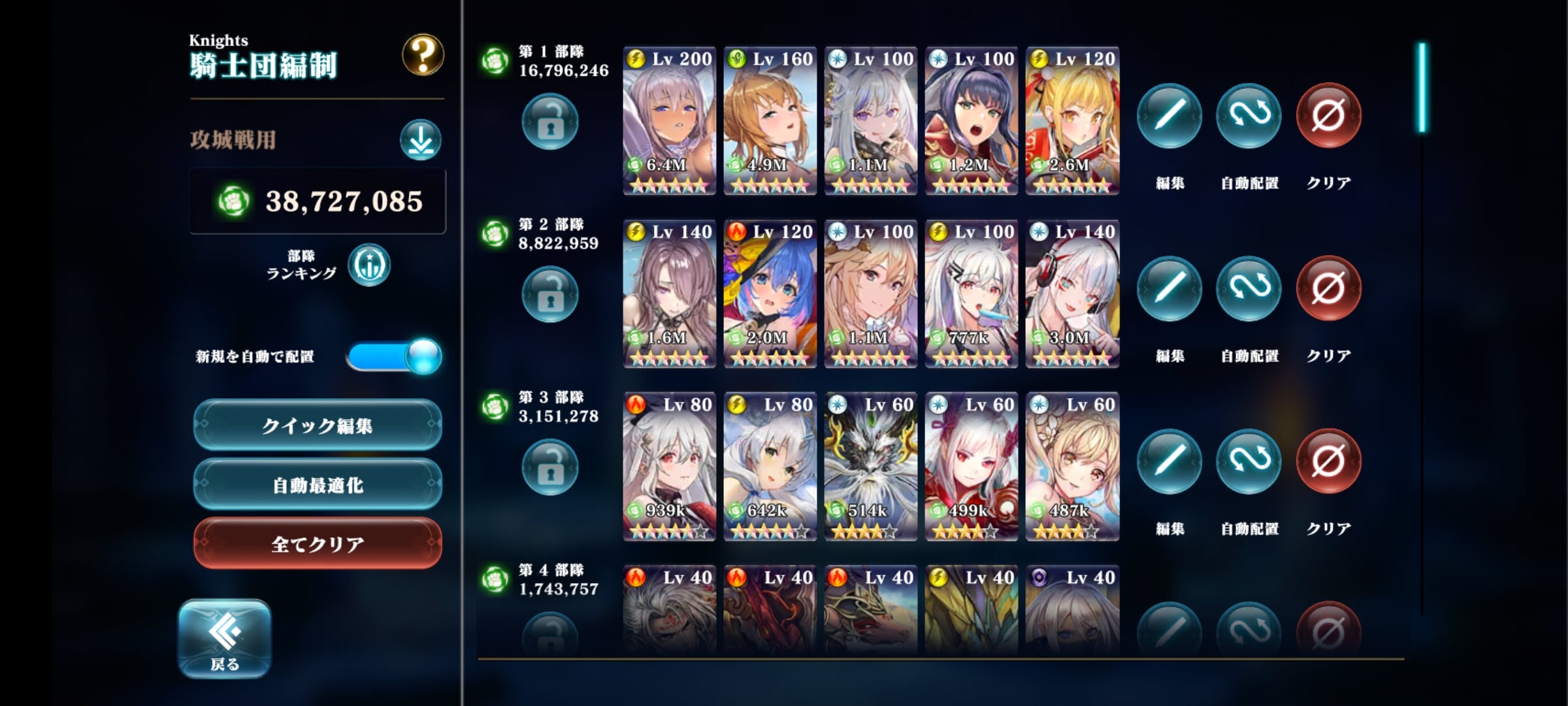Screen dimensions: 1568x706
Task: Toggle the lock for squad 2
Action: click(549, 295)
